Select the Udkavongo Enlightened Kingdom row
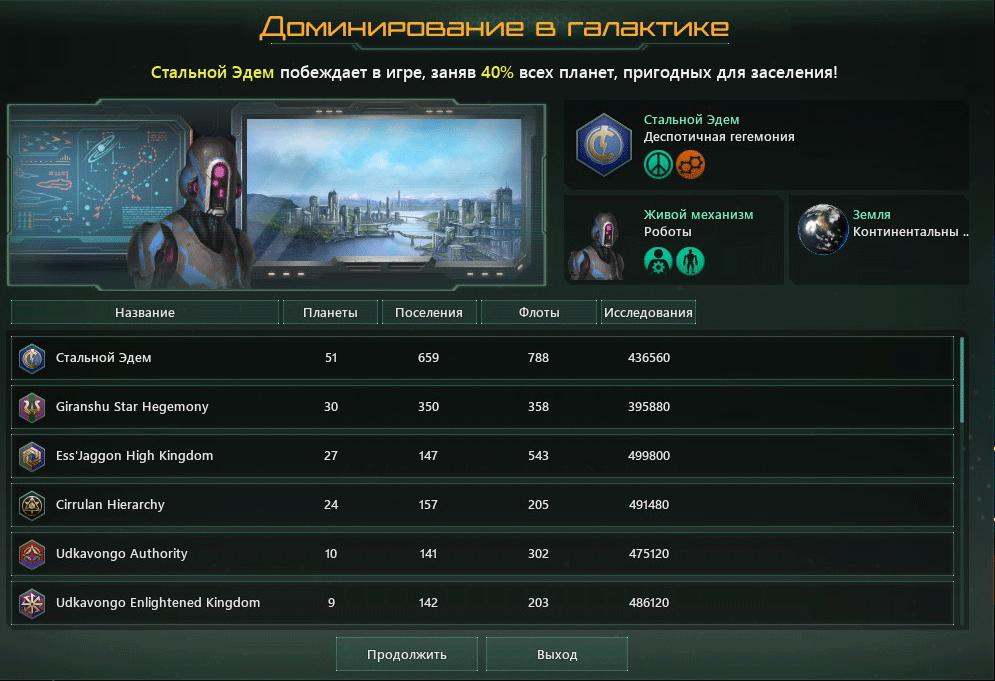Image resolution: width=995 pixels, height=681 pixels. [482, 603]
